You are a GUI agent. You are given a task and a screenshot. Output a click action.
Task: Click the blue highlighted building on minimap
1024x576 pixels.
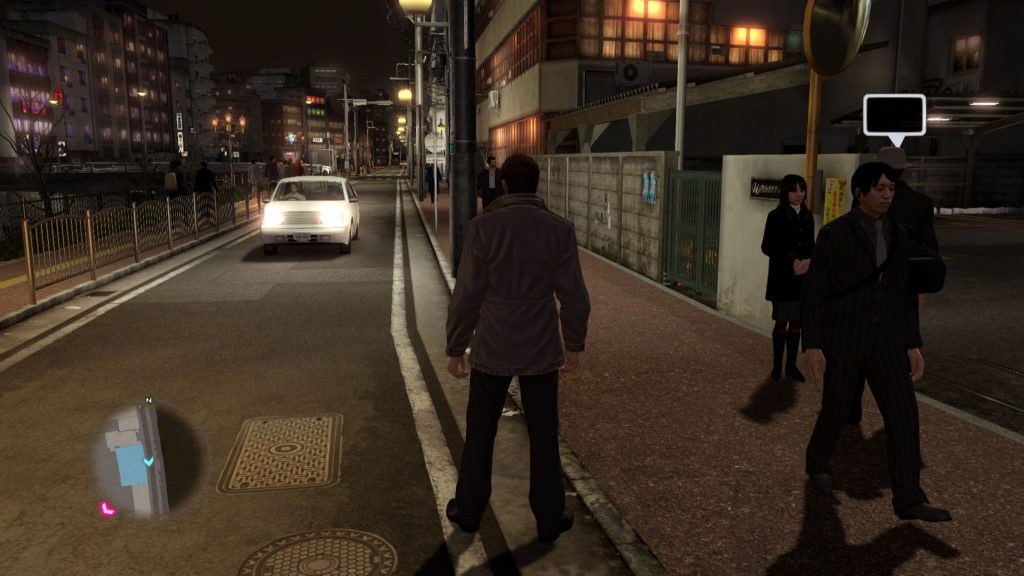[x=130, y=466]
